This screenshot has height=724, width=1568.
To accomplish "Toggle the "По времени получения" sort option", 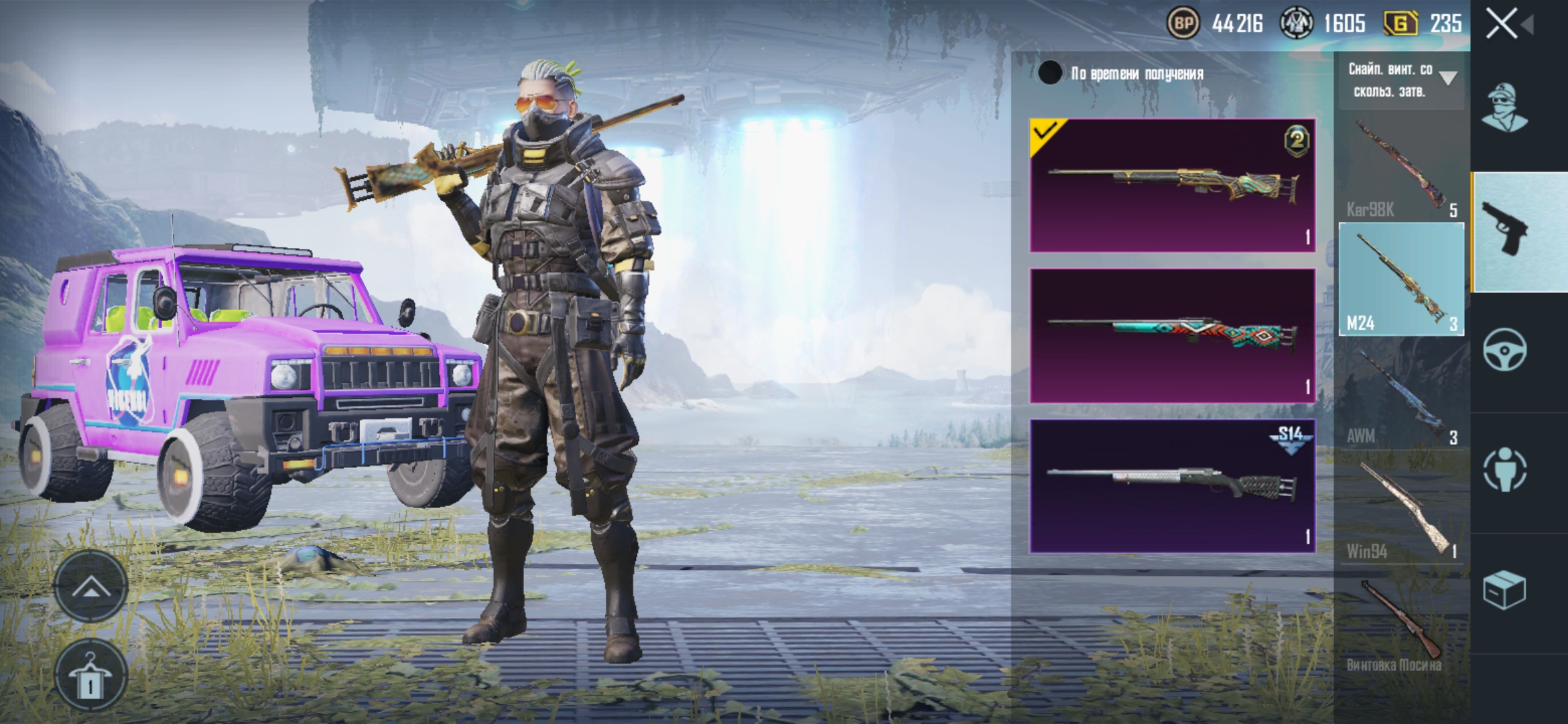I will (x=1050, y=73).
